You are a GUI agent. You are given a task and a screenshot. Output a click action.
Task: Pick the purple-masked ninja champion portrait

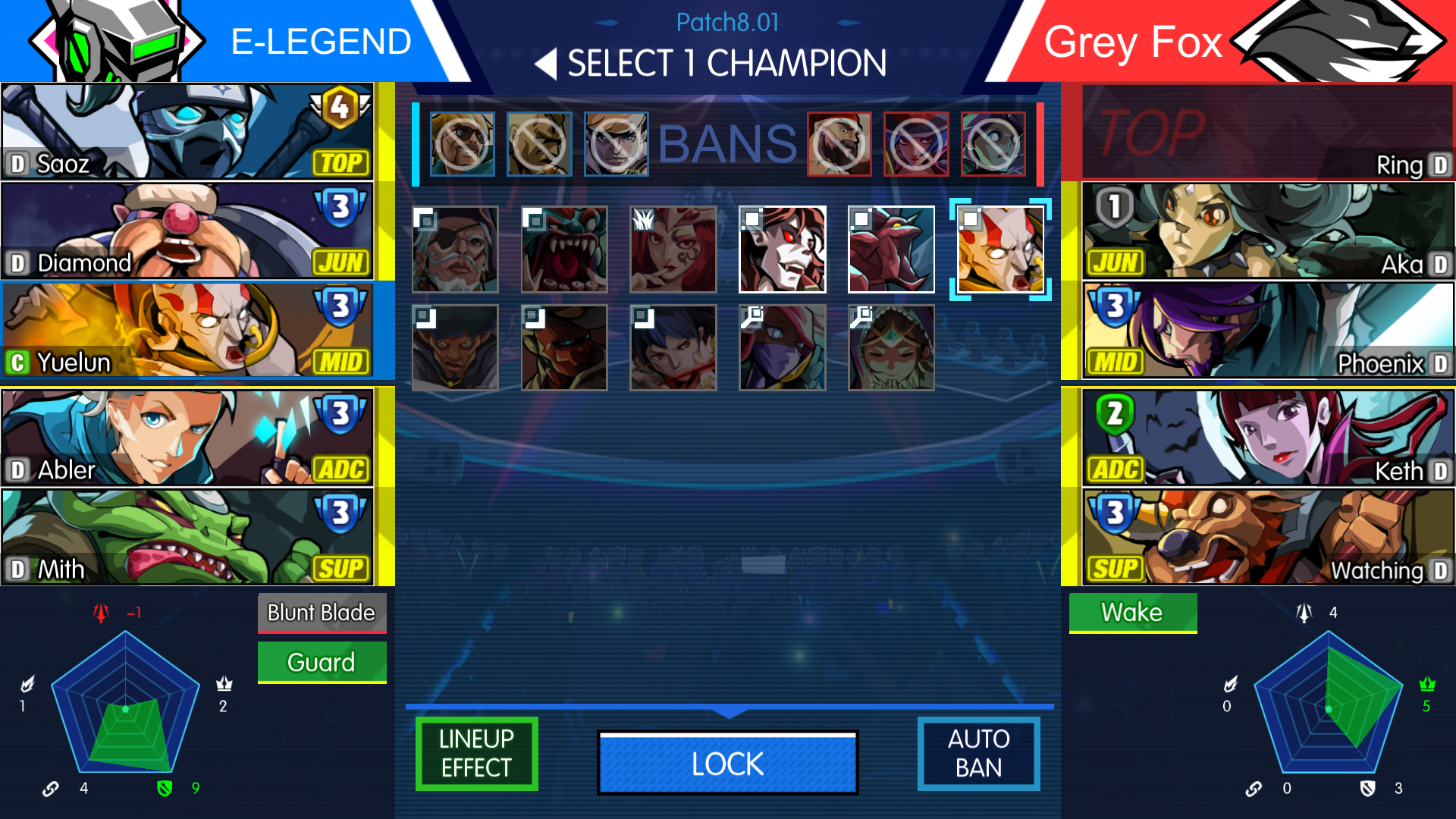[782, 348]
